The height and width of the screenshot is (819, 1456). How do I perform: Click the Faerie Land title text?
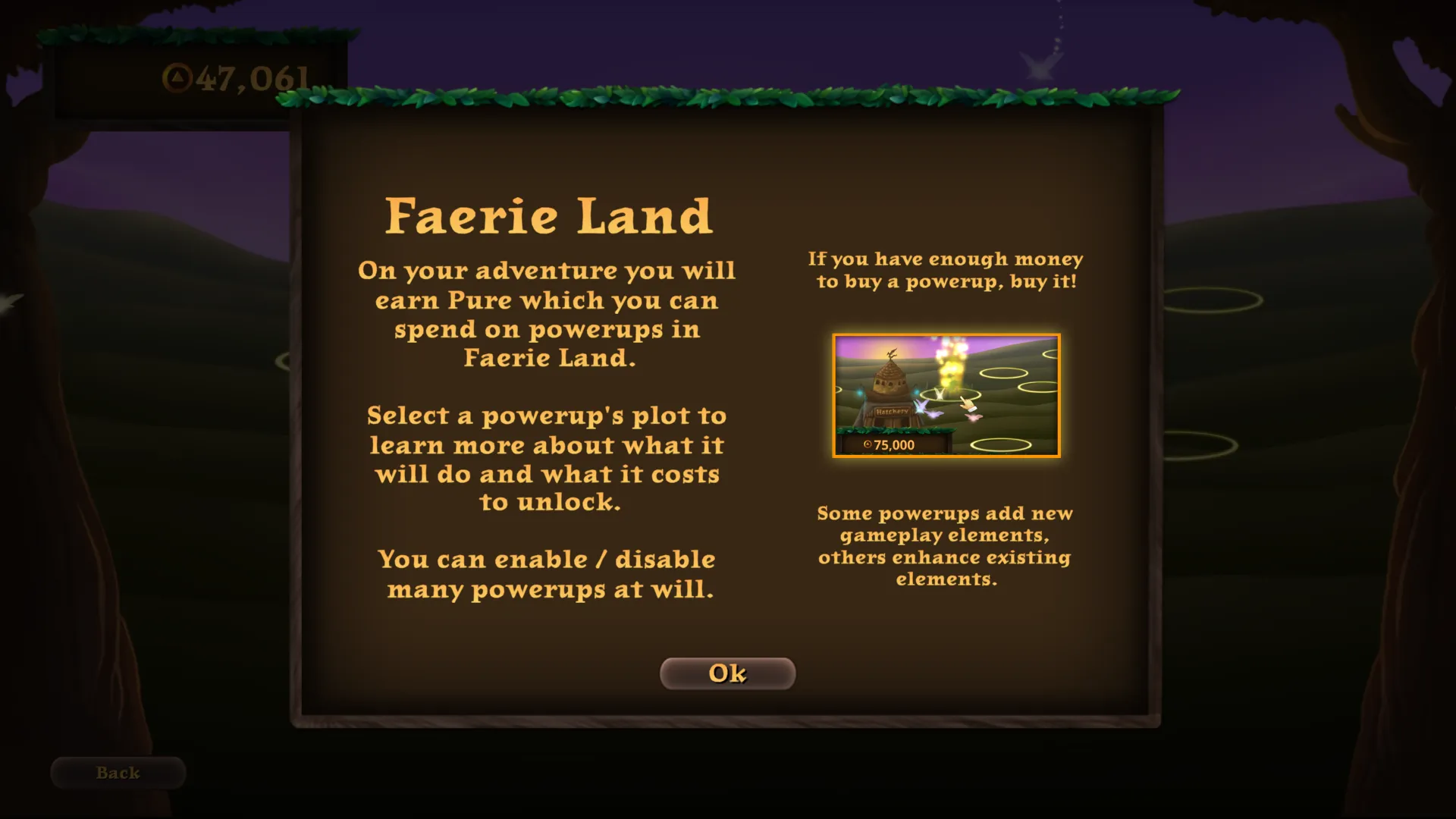point(549,215)
